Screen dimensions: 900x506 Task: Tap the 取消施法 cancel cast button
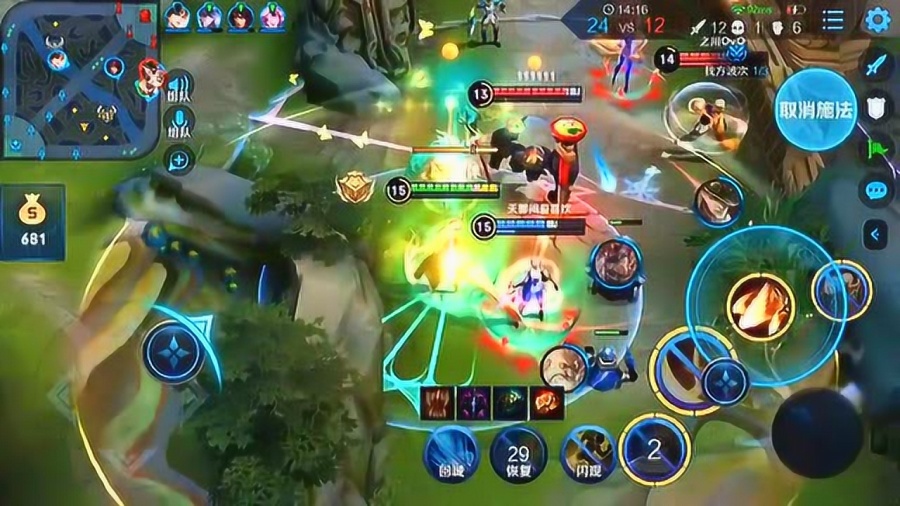(x=816, y=109)
